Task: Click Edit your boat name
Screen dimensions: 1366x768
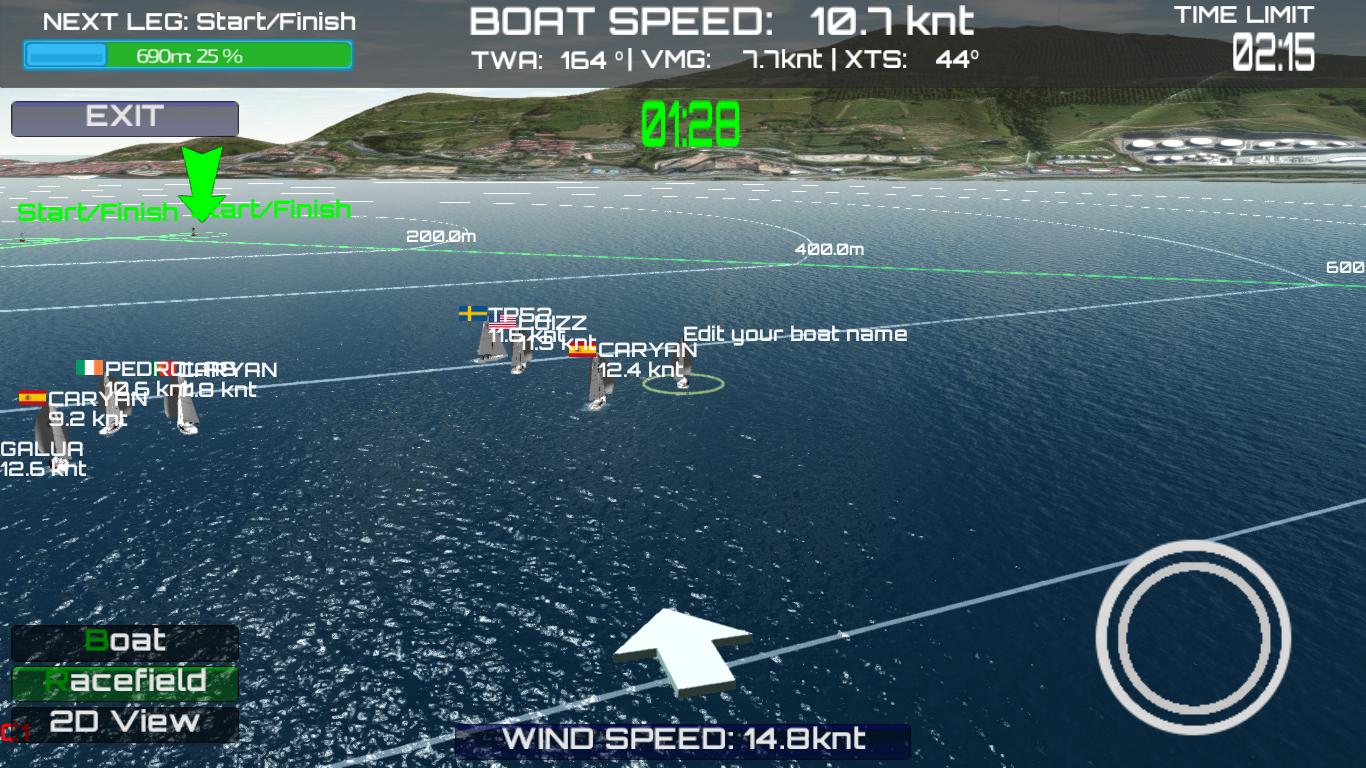Action: click(795, 334)
